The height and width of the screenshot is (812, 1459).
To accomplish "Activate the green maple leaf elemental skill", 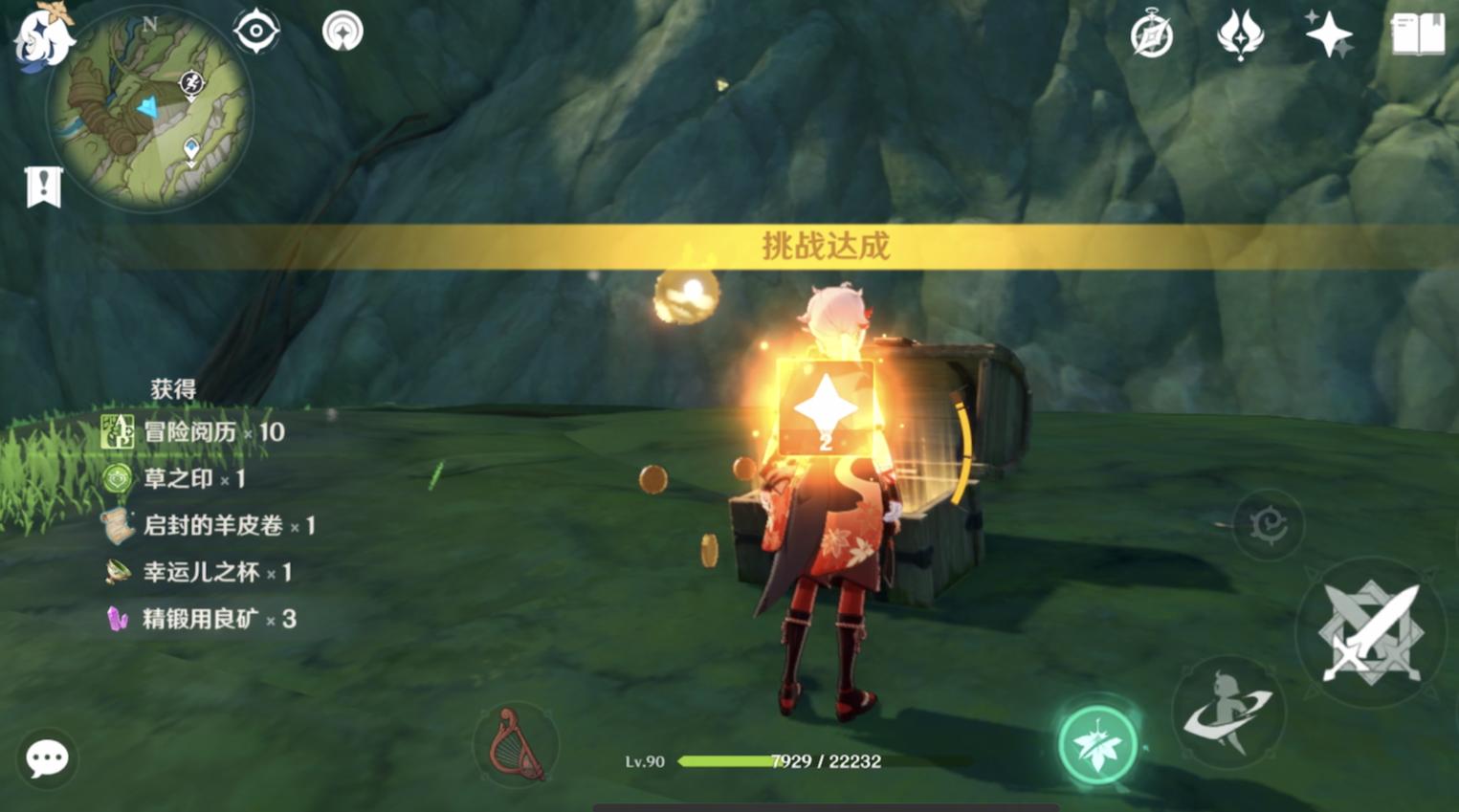I will (x=1097, y=744).
